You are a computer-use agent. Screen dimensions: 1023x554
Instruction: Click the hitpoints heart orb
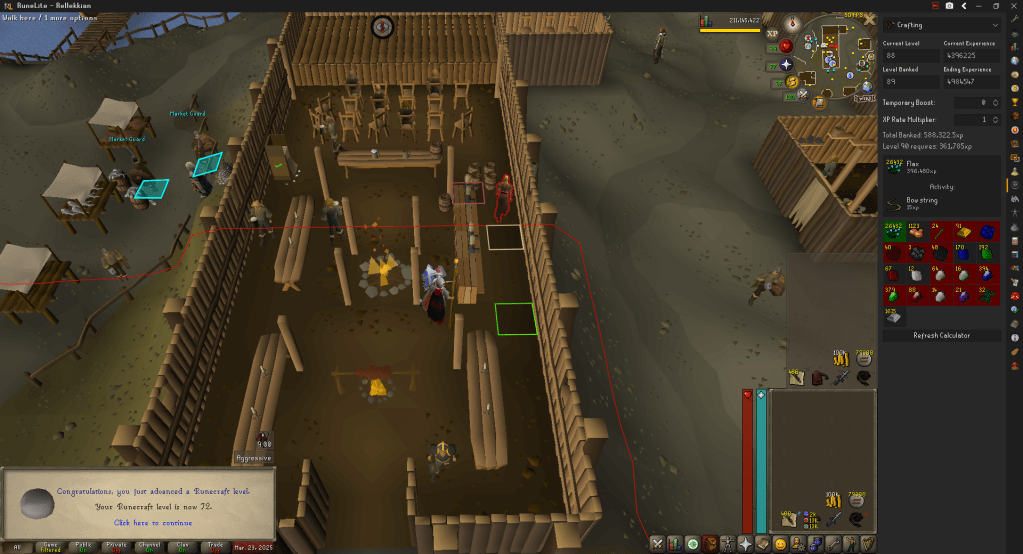(784, 46)
